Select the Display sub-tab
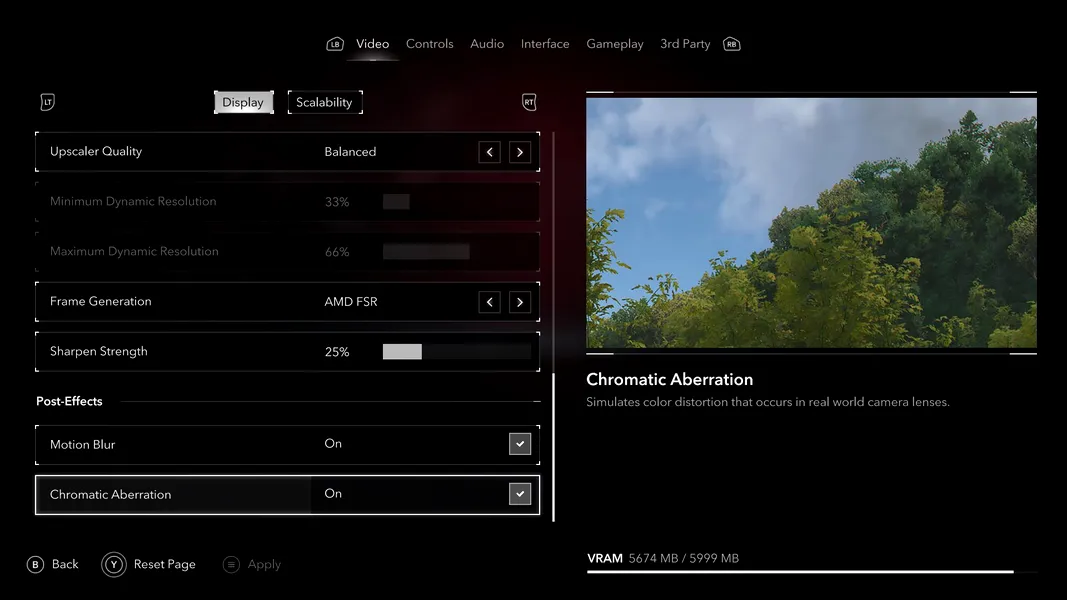1067x600 pixels. coord(243,102)
